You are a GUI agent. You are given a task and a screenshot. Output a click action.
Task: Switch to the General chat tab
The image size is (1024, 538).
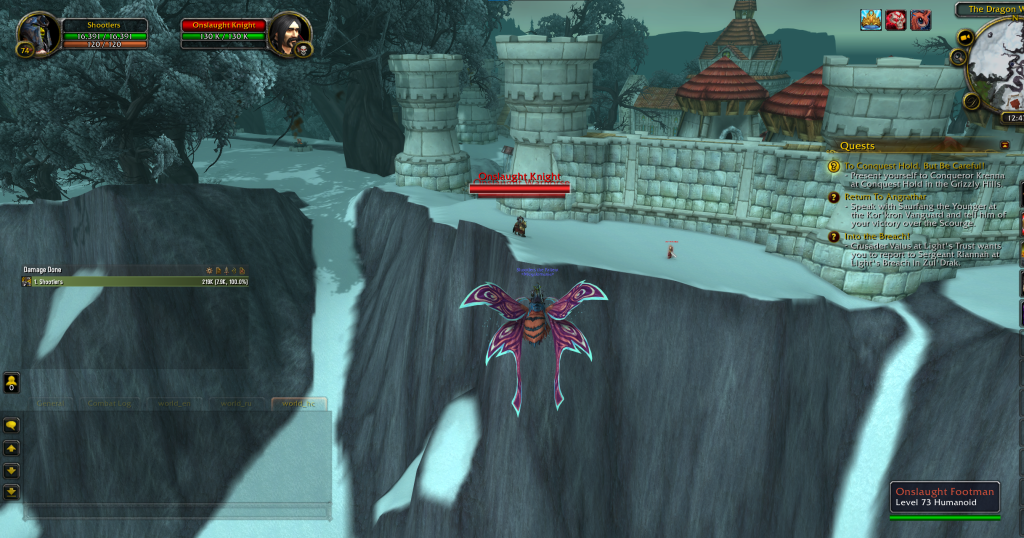tap(50, 404)
